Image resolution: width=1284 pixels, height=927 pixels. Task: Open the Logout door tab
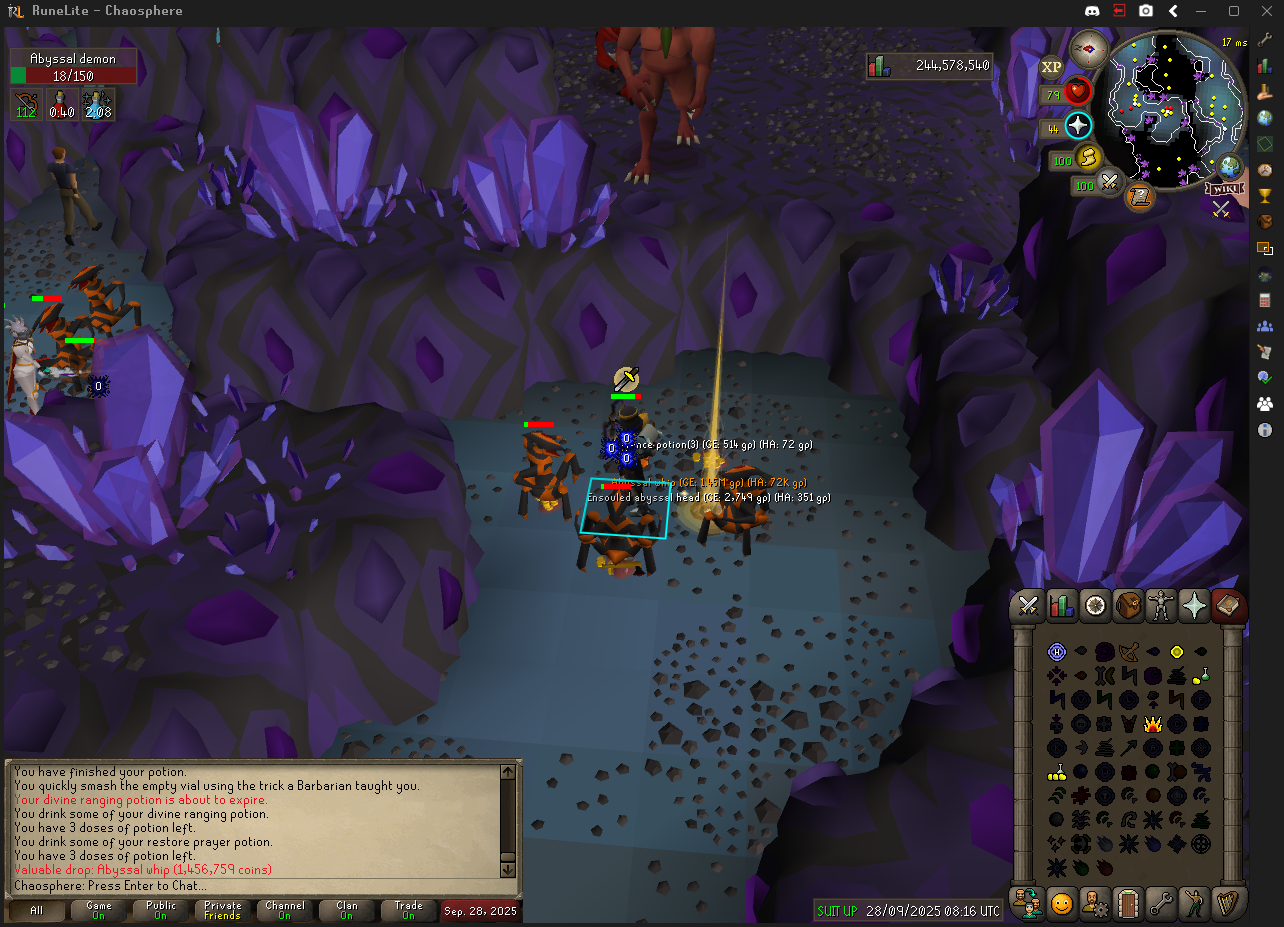(1129, 903)
